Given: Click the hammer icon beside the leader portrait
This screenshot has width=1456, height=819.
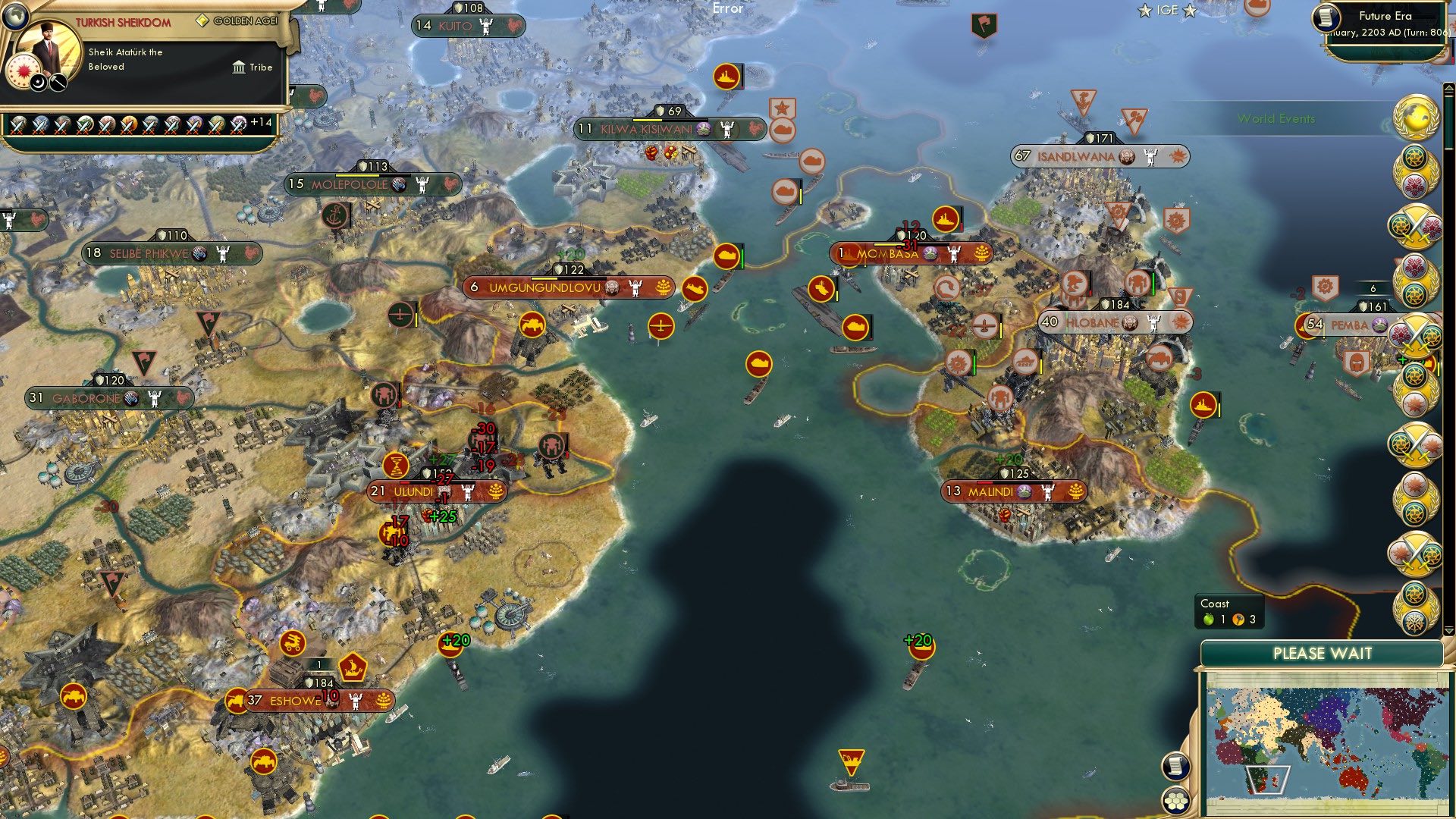Looking at the screenshot, I should (57, 83).
